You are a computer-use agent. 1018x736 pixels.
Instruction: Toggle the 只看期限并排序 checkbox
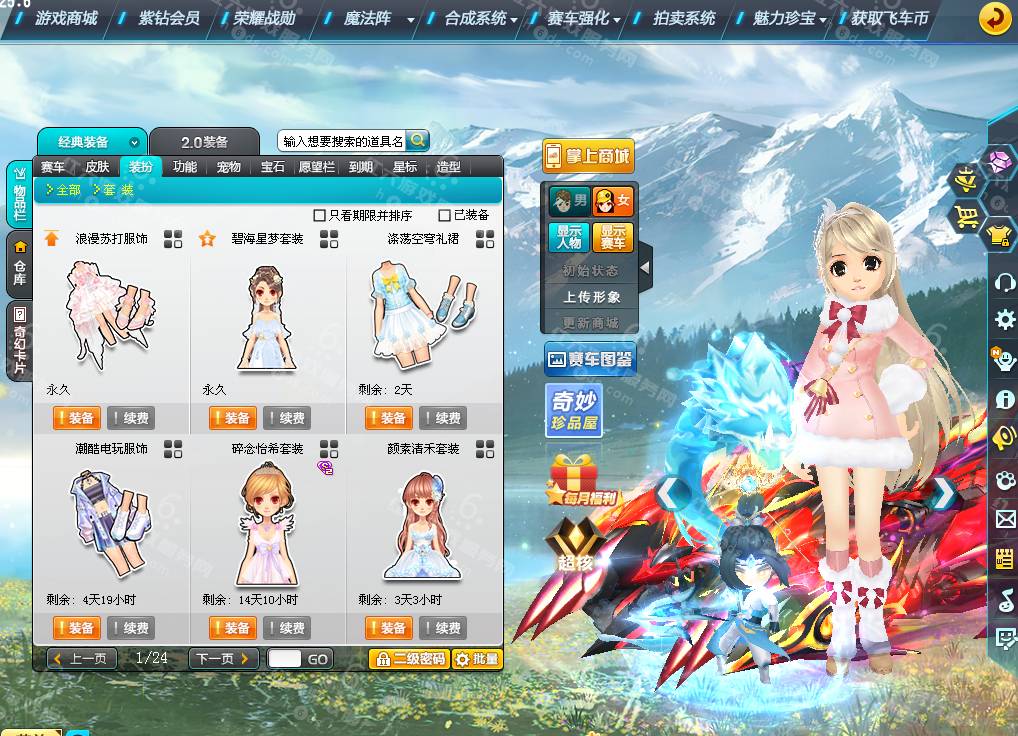(x=320, y=215)
